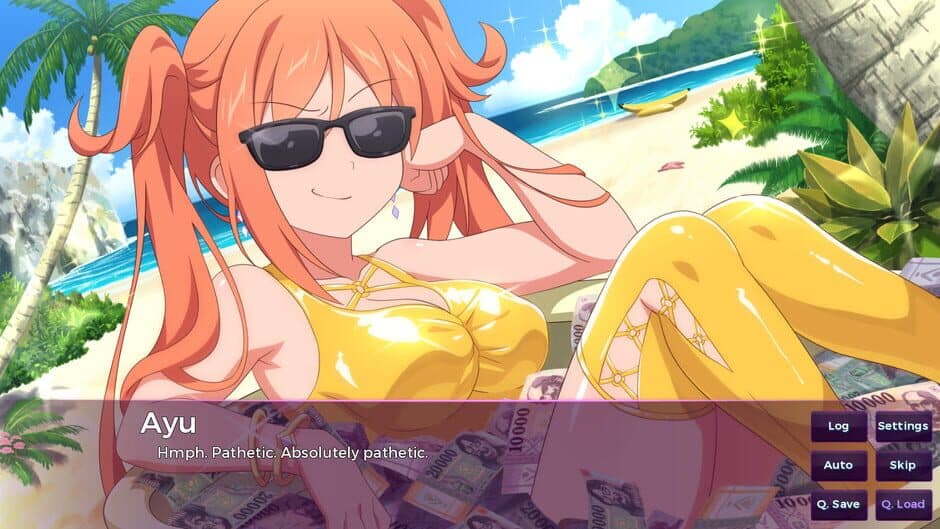Click the Q. Load button
The height and width of the screenshot is (529, 940).
coord(903,504)
